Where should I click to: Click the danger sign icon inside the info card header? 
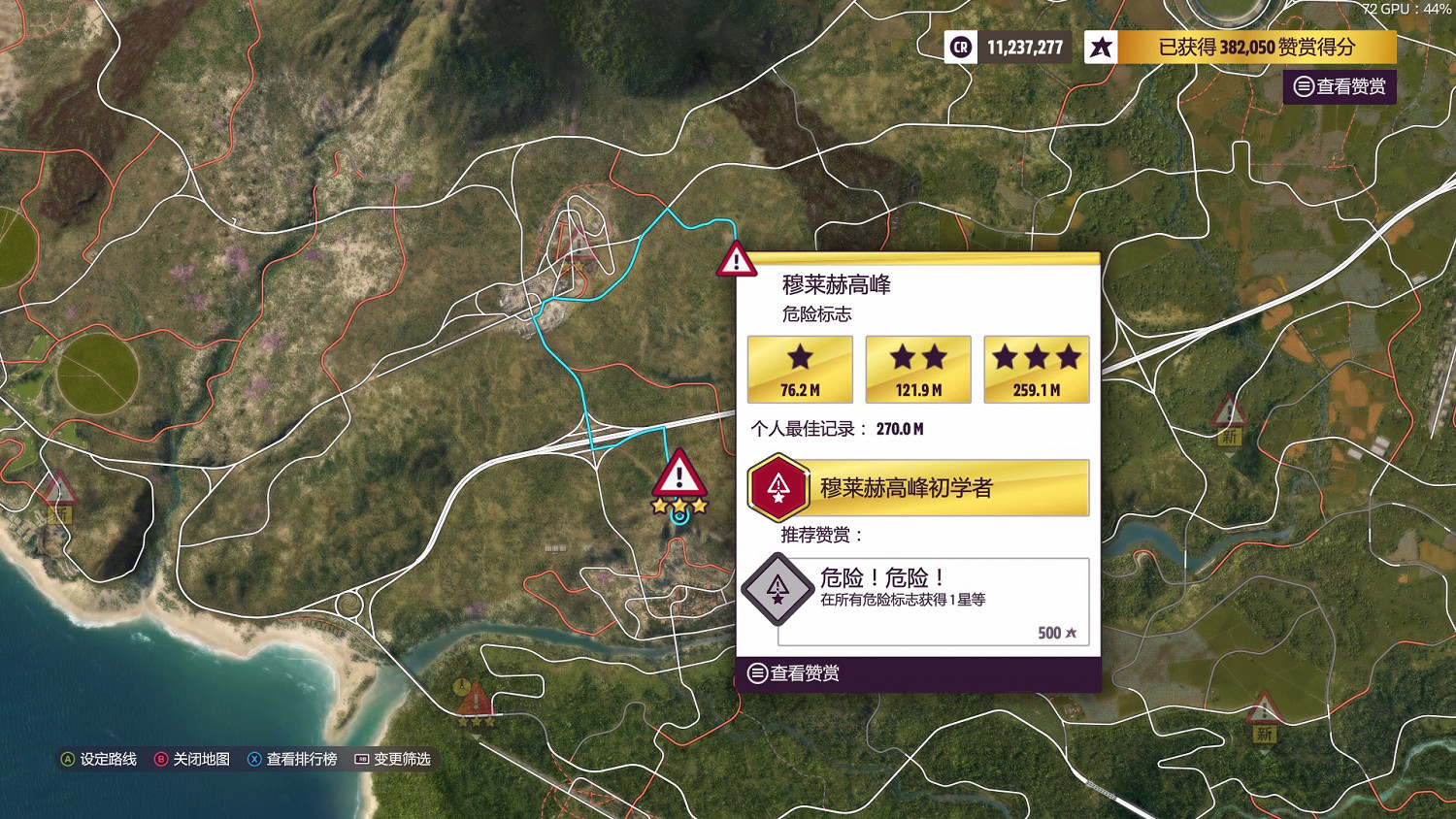point(735,262)
